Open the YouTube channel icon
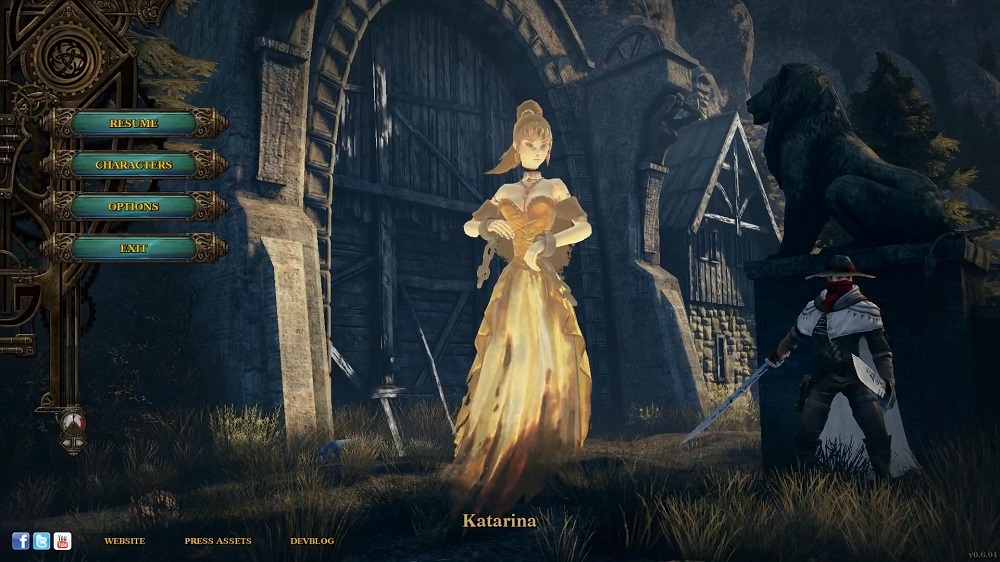1000x562 pixels. [x=63, y=541]
